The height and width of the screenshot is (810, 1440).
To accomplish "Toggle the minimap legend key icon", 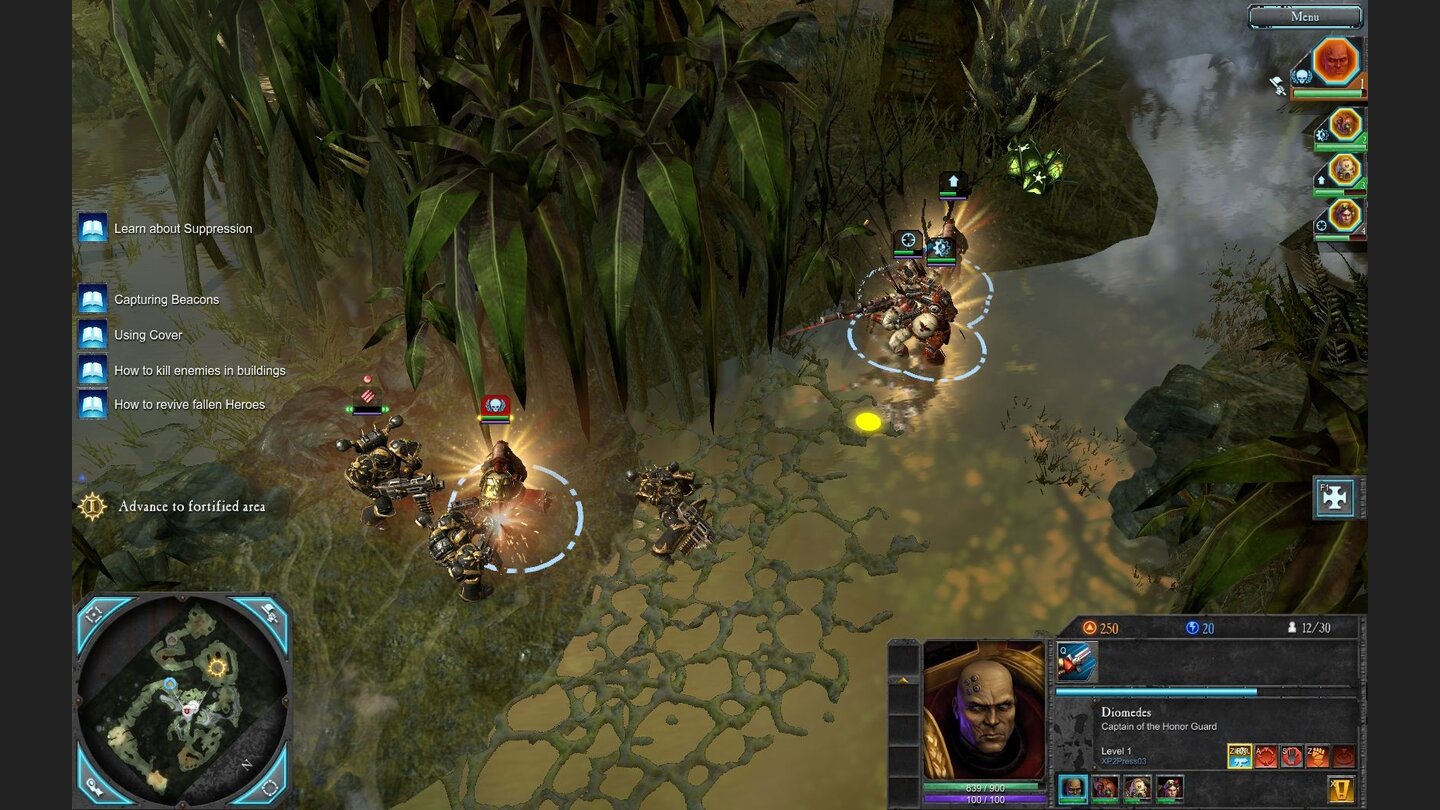I will (93, 789).
